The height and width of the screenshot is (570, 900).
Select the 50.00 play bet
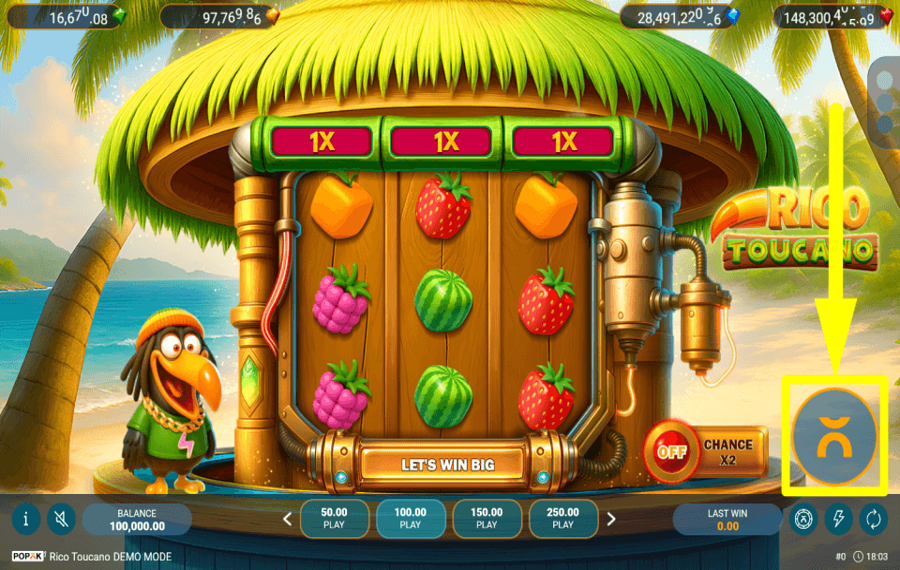coord(334,518)
